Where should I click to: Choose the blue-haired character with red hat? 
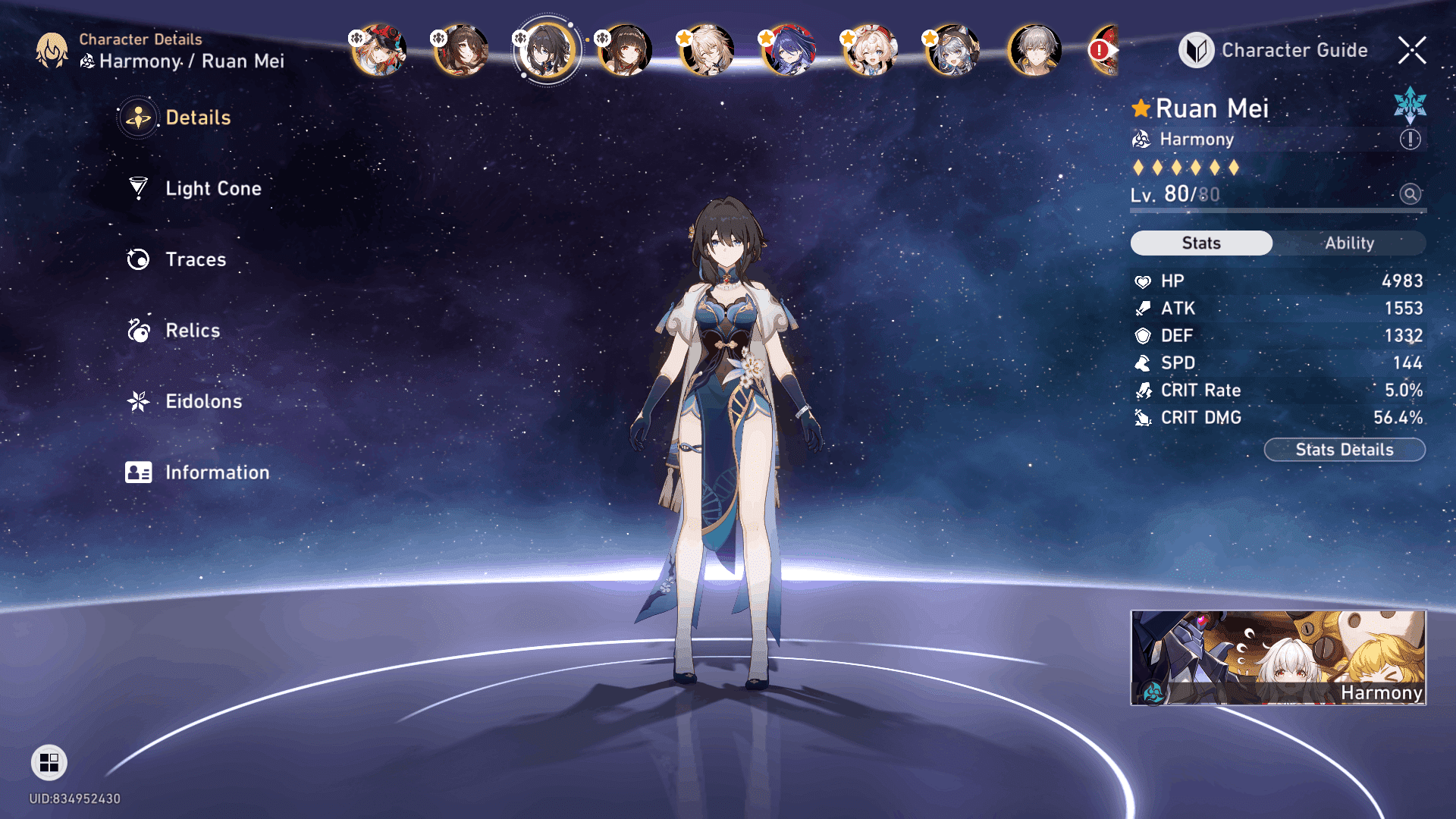[x=789, y=51]
